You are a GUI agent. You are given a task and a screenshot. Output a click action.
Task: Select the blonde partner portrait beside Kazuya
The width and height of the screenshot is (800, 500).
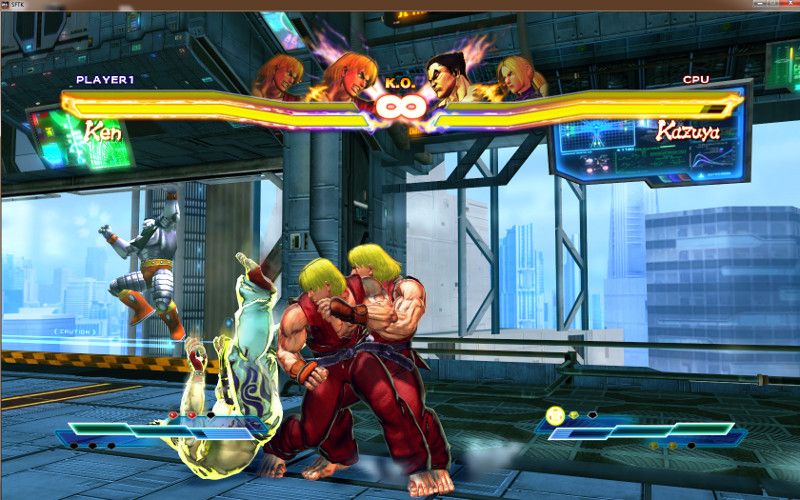pos(522,76)
